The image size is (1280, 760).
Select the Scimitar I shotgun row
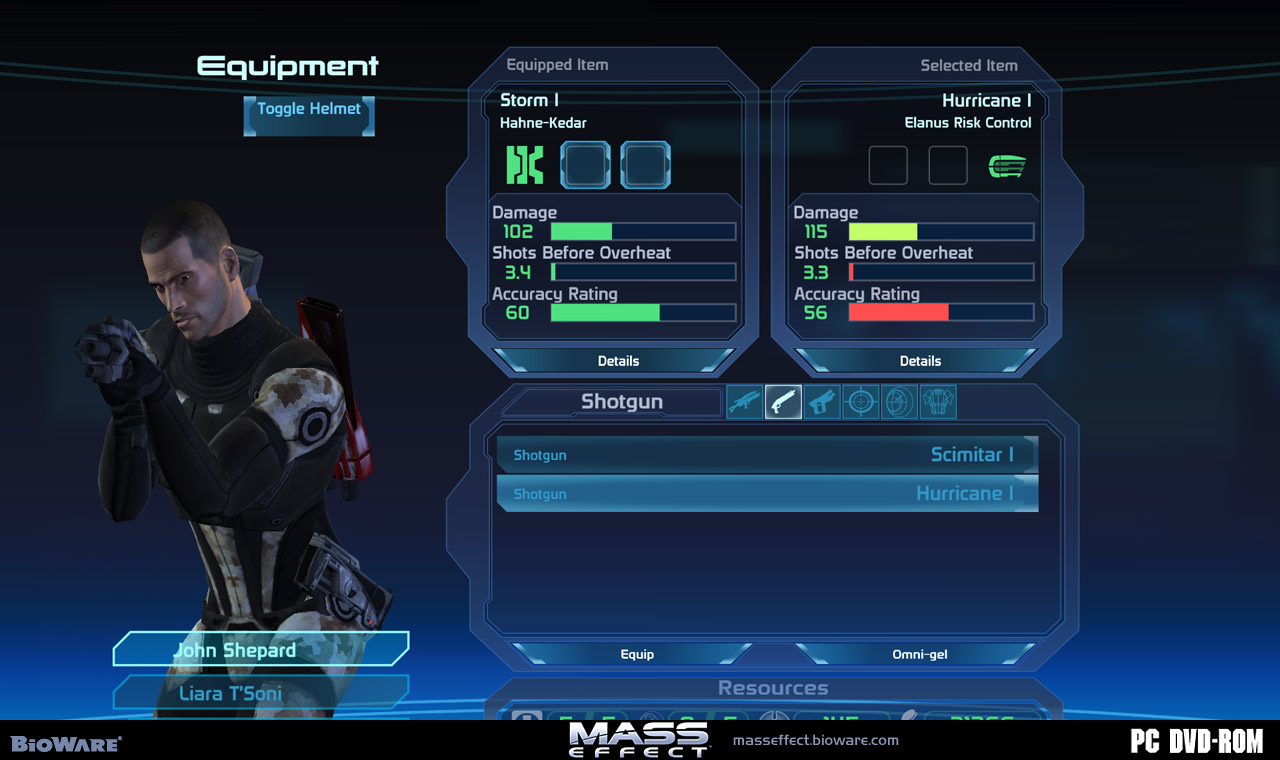click(x=767, y=455)
